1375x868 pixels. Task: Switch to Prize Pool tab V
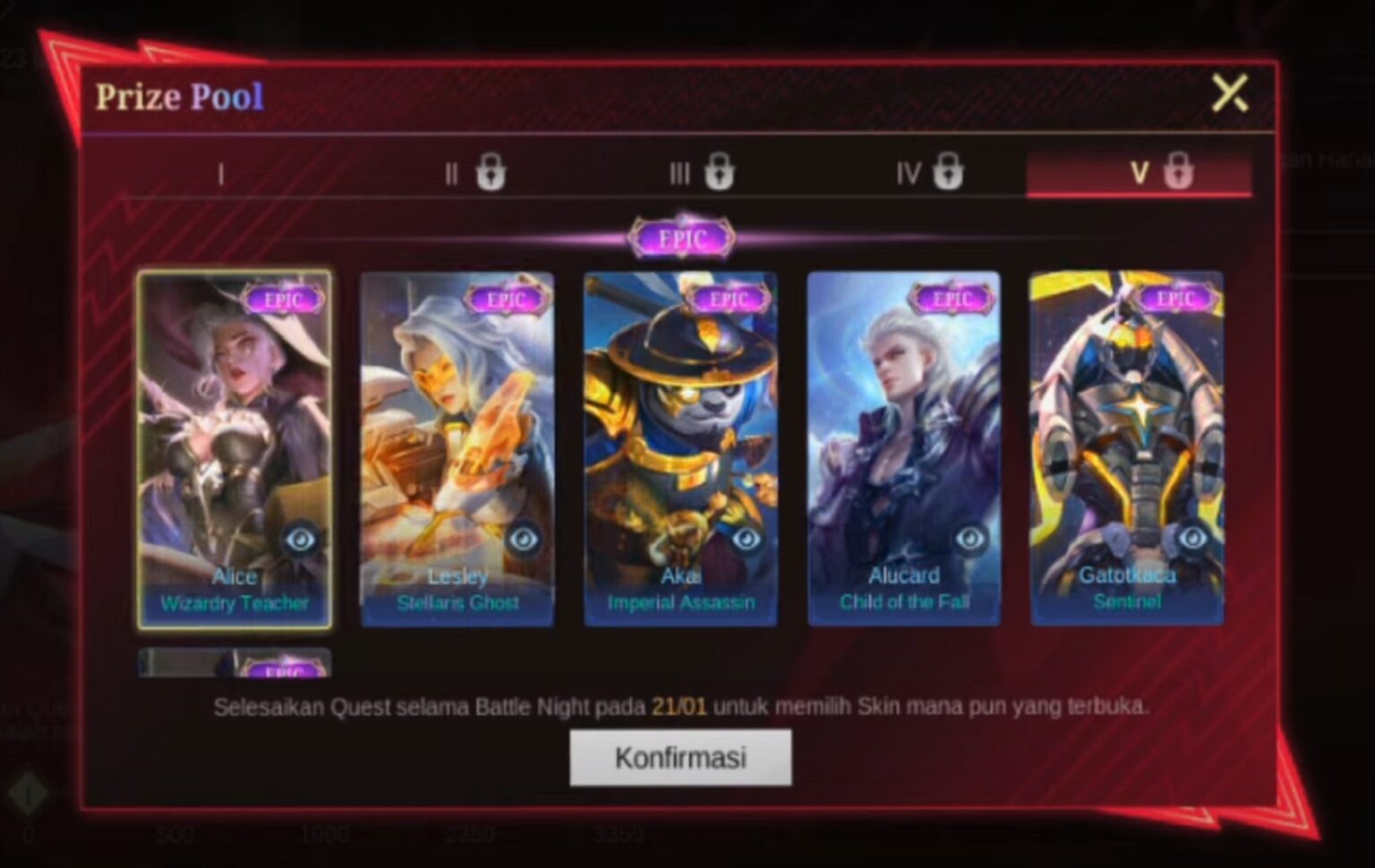pos(1139,174)
